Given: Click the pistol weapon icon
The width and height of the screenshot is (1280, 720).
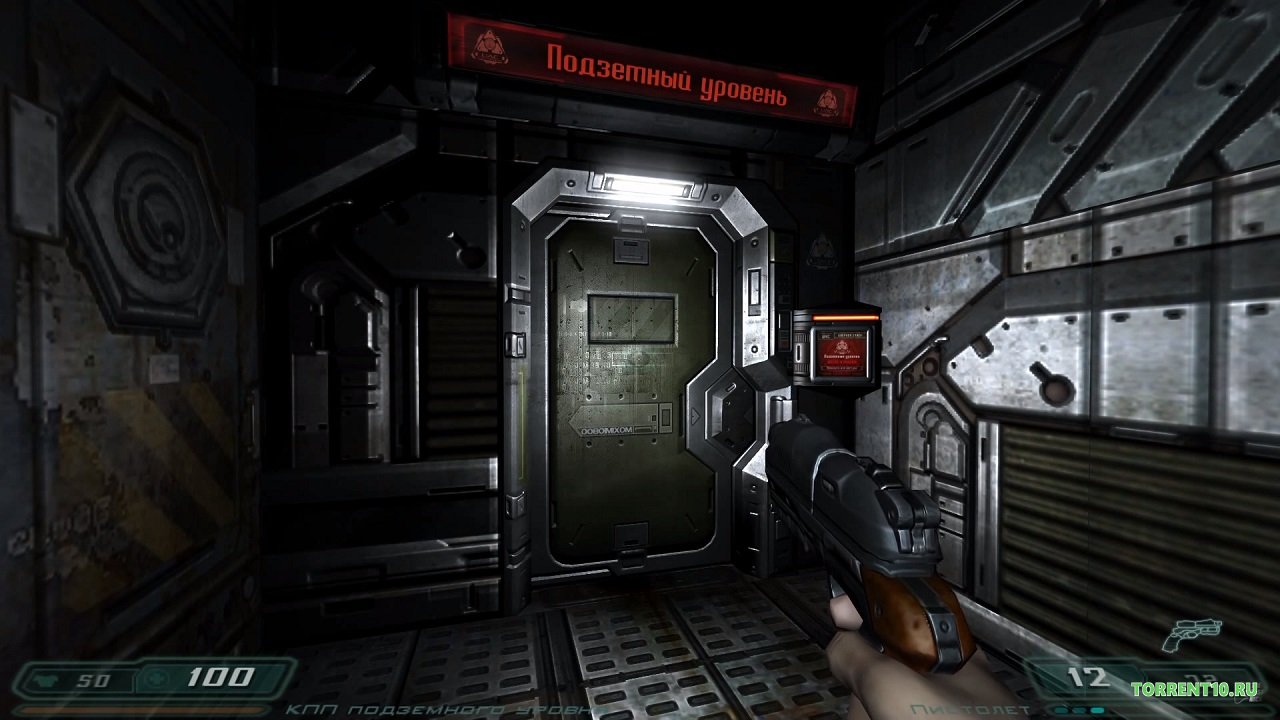Looking at the screenshot, I should [x=1189, y=633].
